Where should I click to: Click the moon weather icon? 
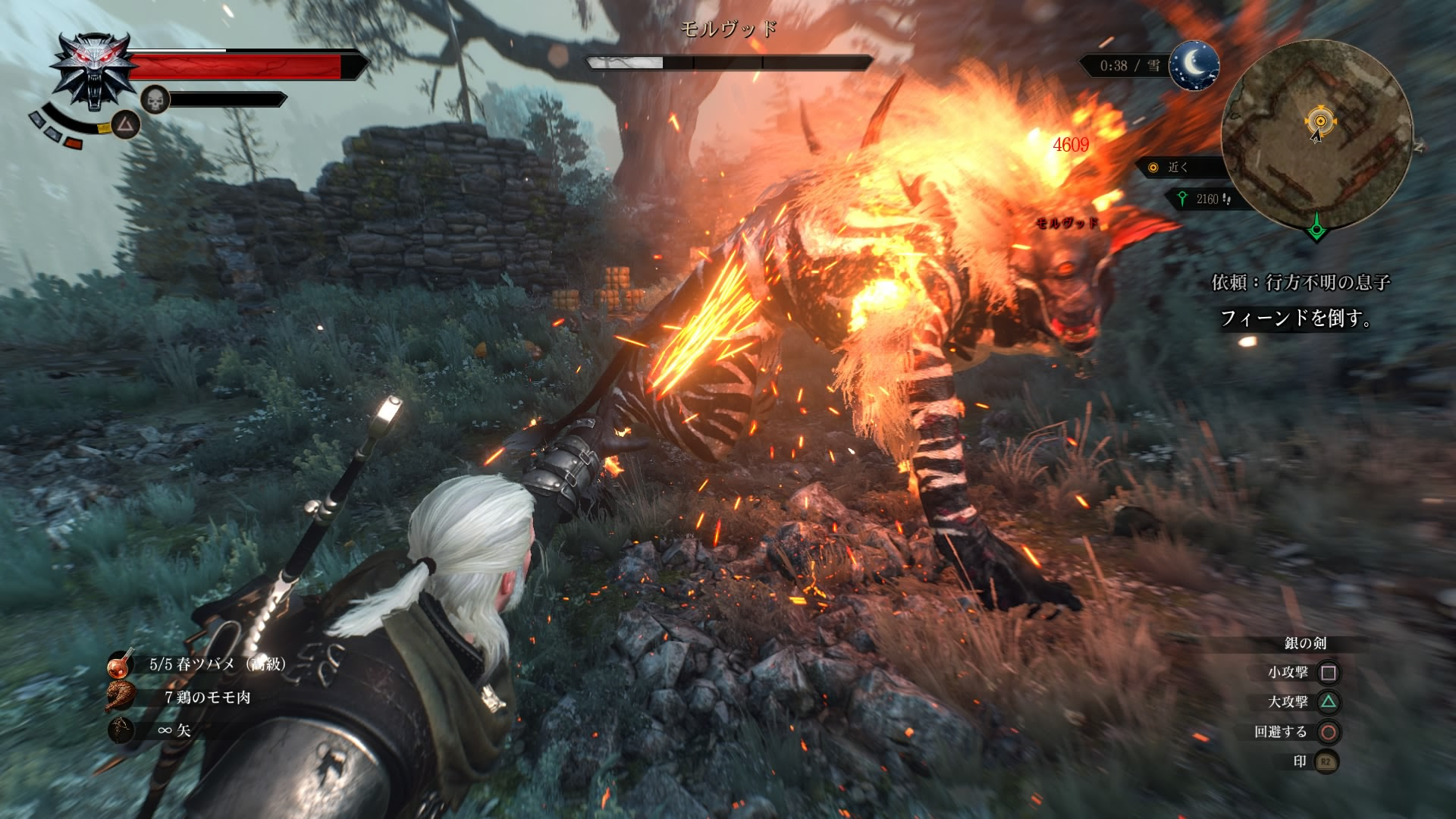pyautogui.click(x=1194, y=65)
